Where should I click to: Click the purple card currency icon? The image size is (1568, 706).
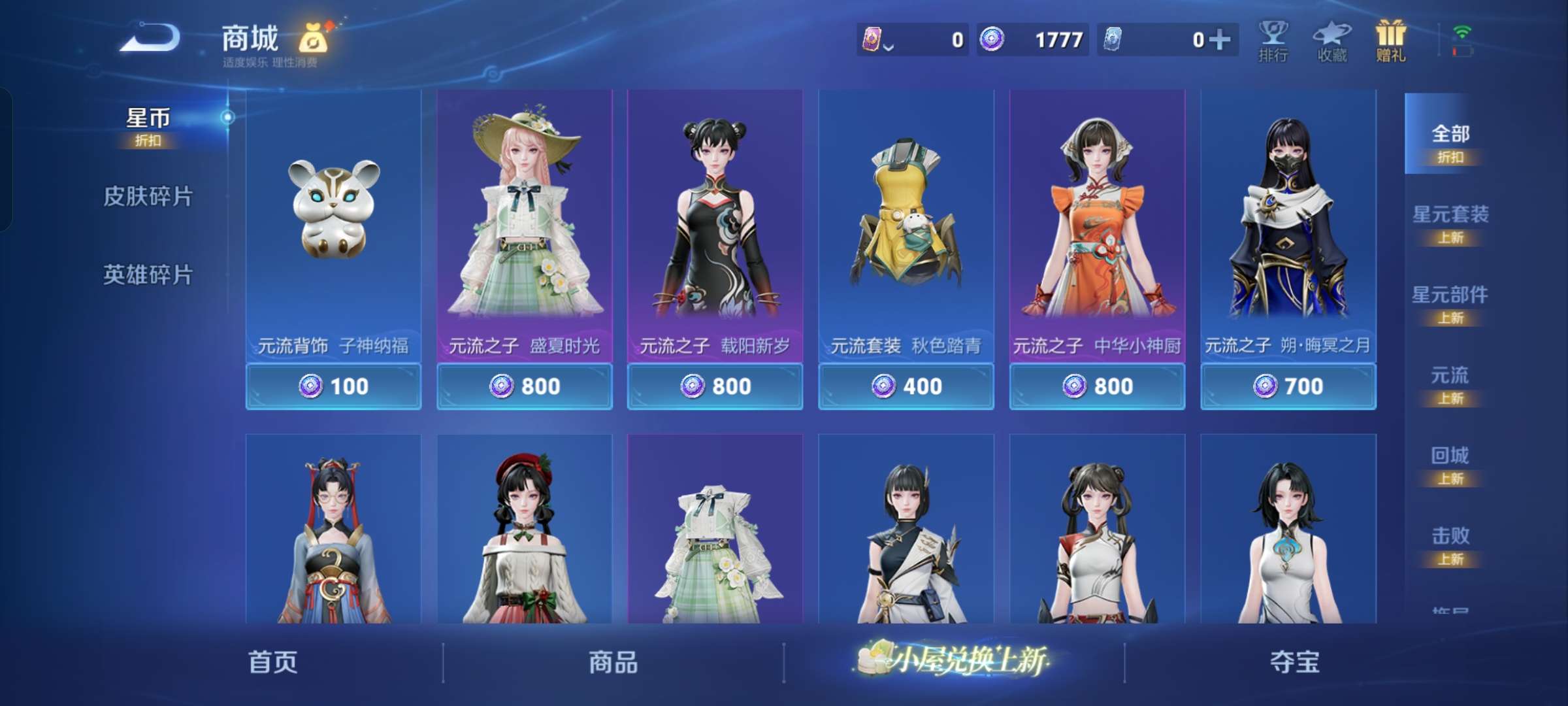pos(874,39)
